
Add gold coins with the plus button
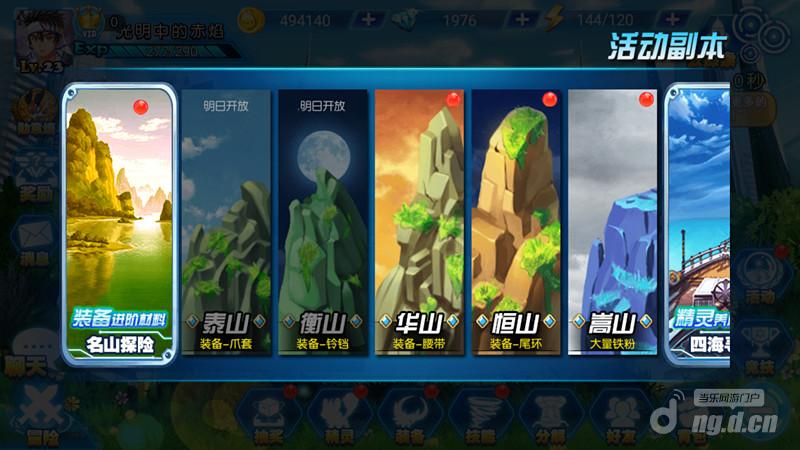click(368, 20)
